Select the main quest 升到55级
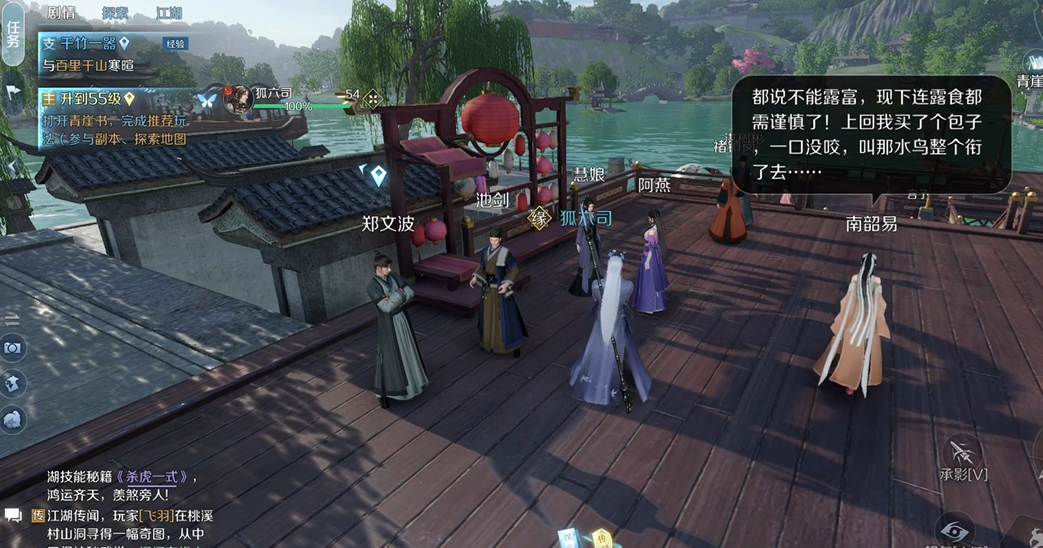Image resolution: width=1043 pixels, height=548 pixels. click(88, 99)
